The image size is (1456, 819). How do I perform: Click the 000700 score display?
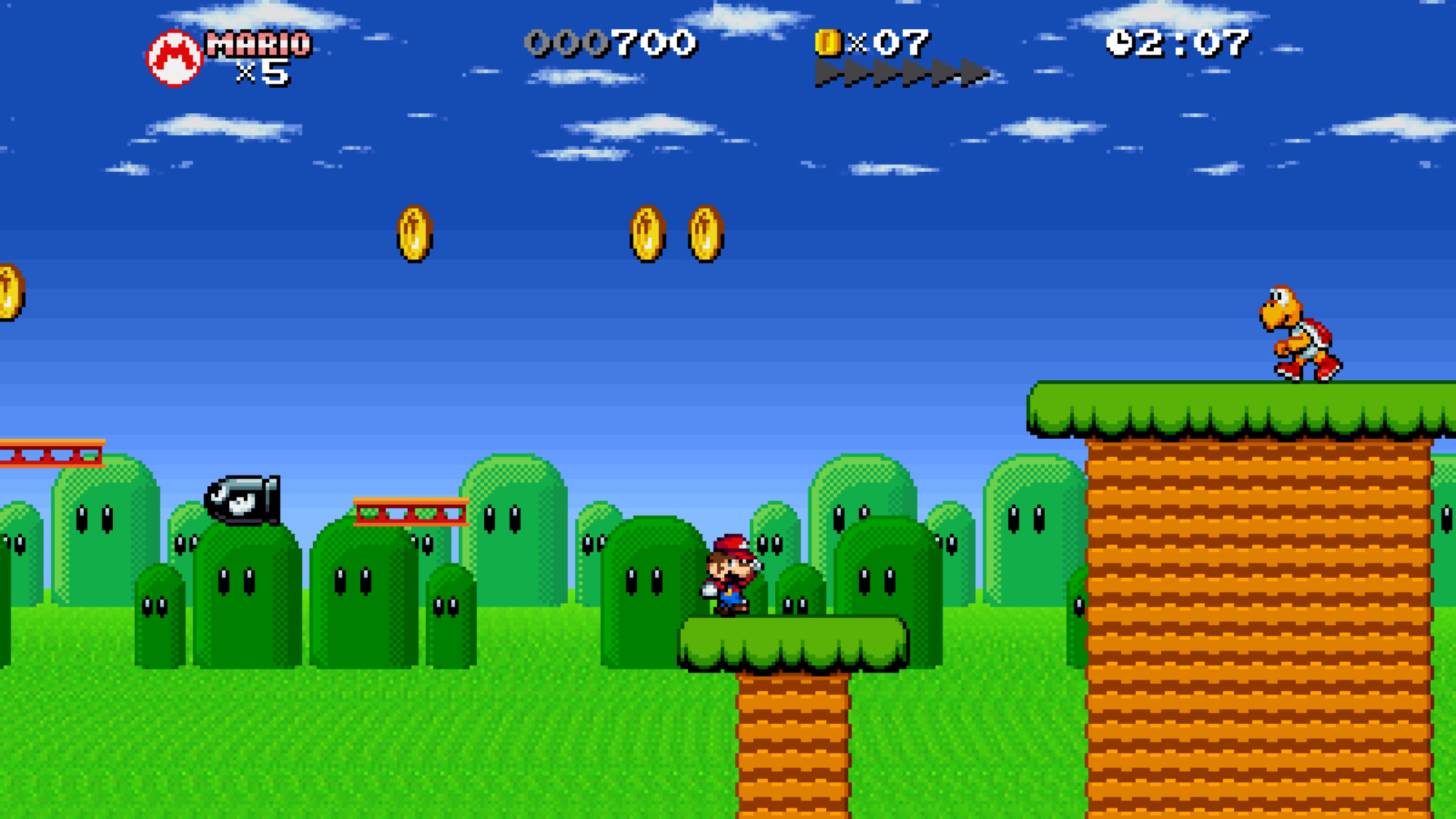[x=613, y=43]
